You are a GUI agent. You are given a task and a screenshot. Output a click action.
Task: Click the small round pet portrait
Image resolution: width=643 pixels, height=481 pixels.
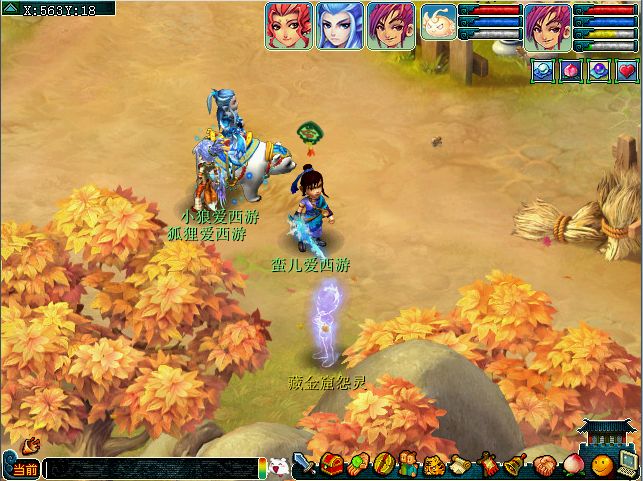tap(438, 21)
